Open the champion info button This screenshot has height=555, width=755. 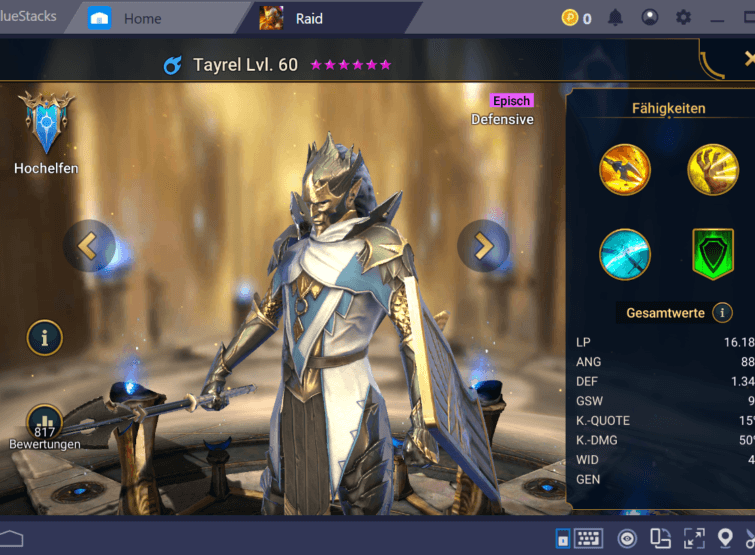(45, 338)
